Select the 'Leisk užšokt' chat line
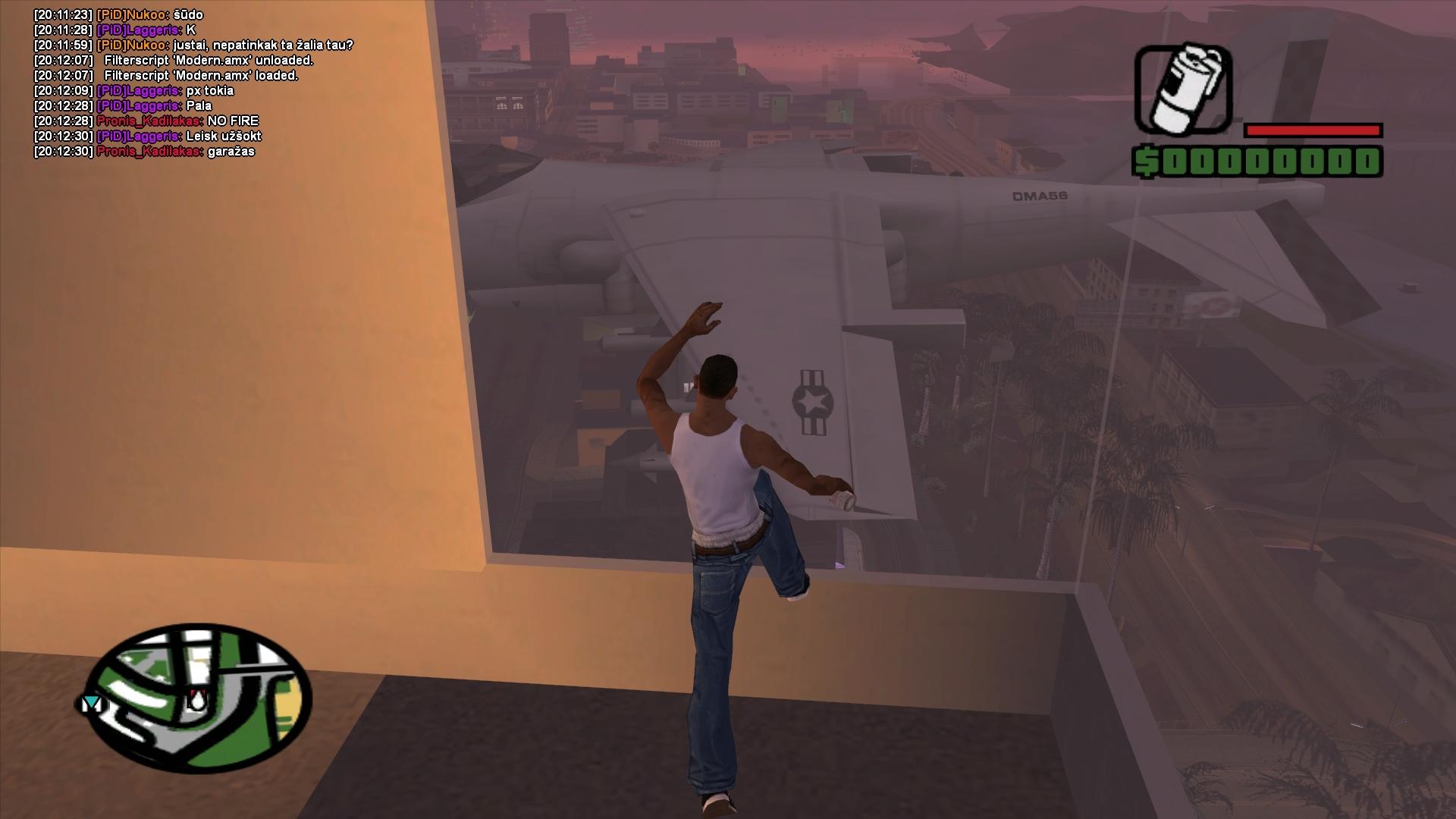 [223, 136]
